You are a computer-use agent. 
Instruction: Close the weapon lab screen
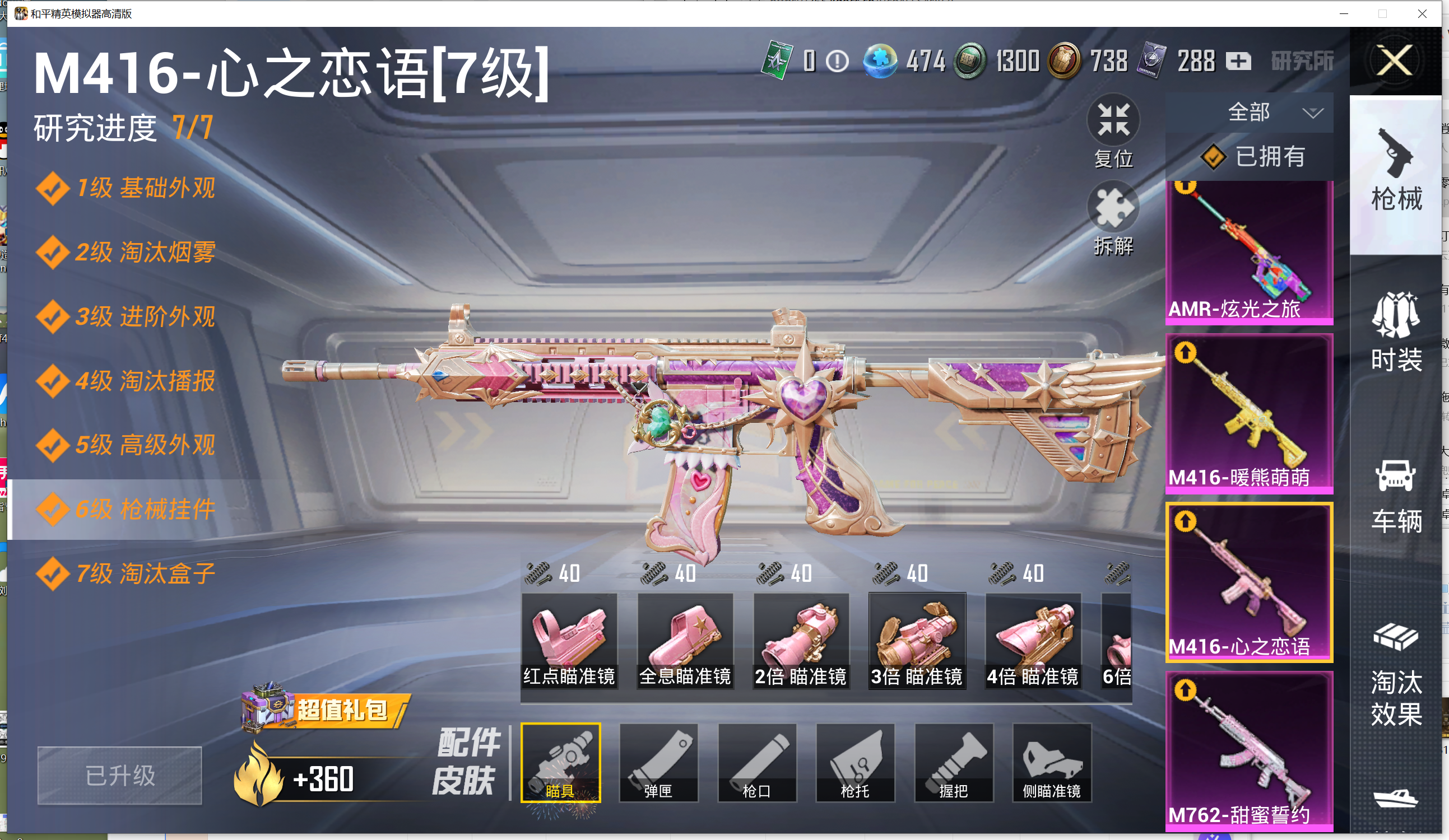1395,61
